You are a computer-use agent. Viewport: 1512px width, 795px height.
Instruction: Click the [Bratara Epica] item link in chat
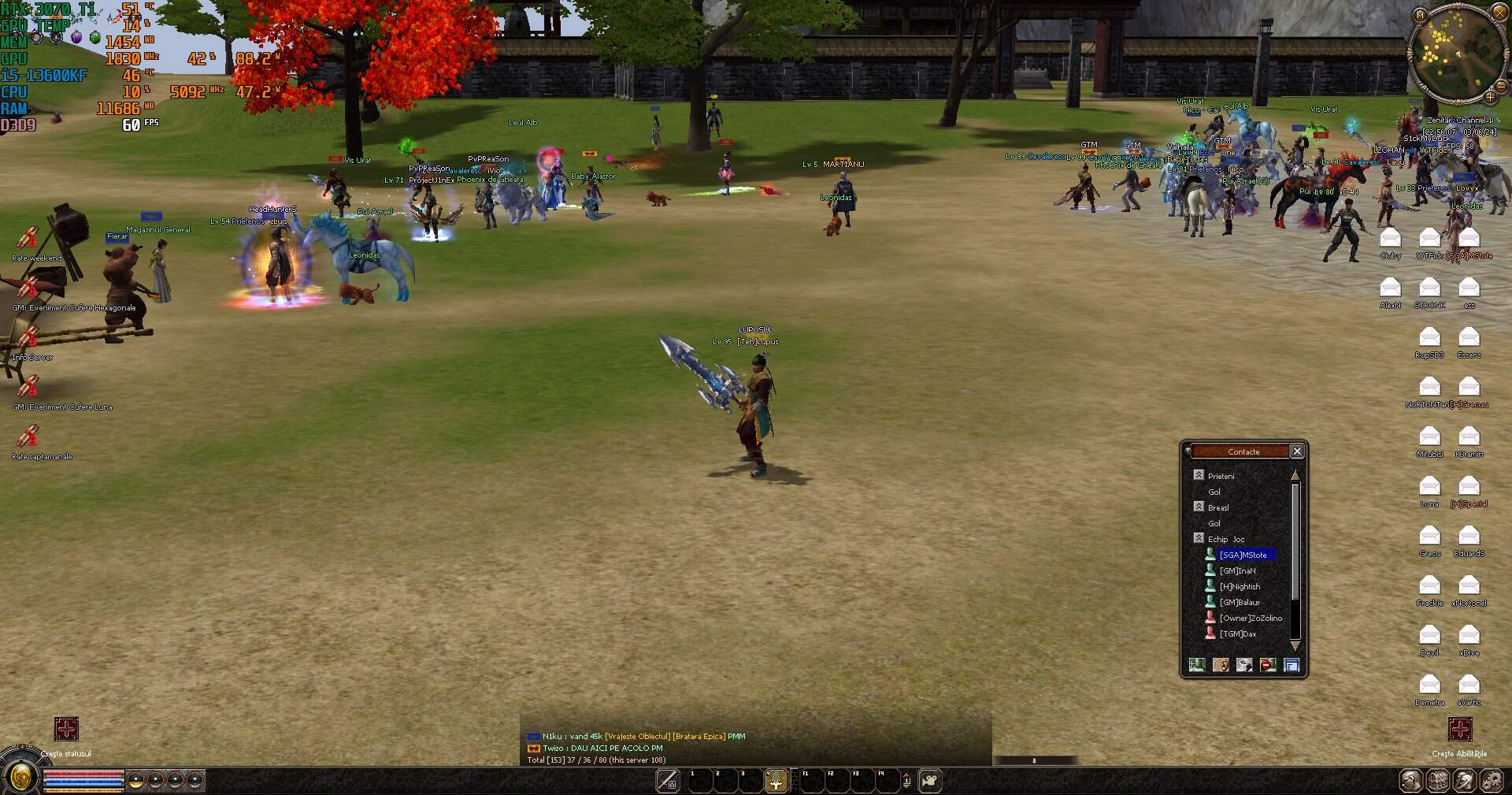(x=699, y=736)
